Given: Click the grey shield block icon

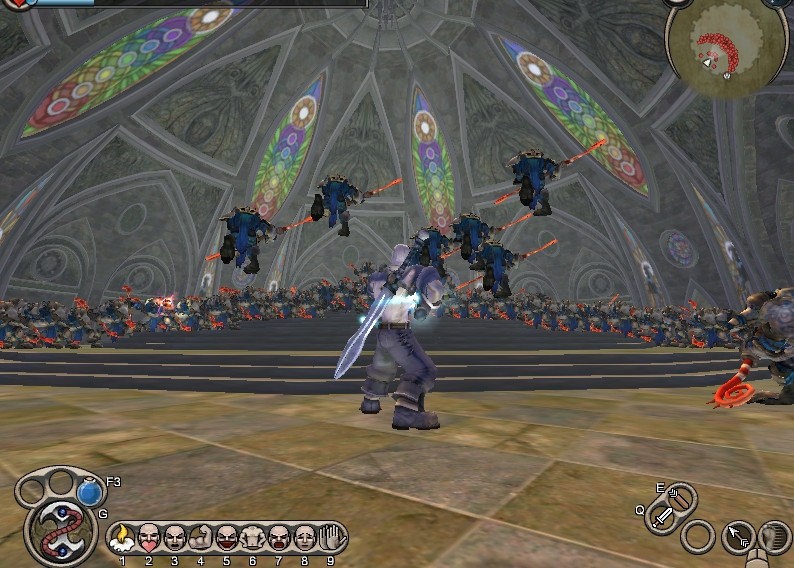Looking at the screenshot, I should (x=772, y=537).
